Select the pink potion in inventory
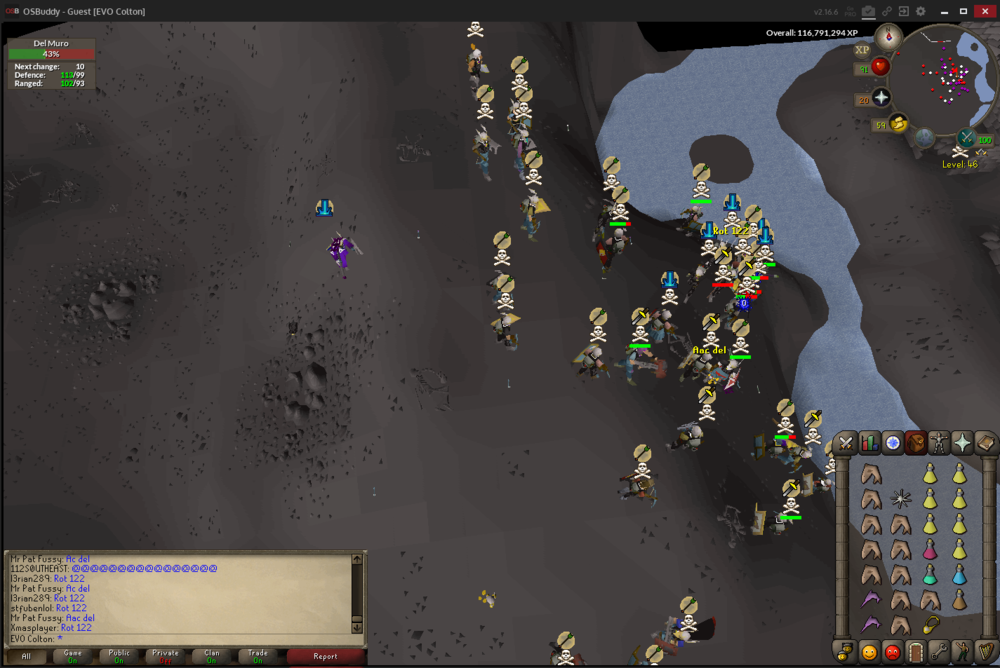The width and height of the screenshot is (1000, 668). point(929,549)
